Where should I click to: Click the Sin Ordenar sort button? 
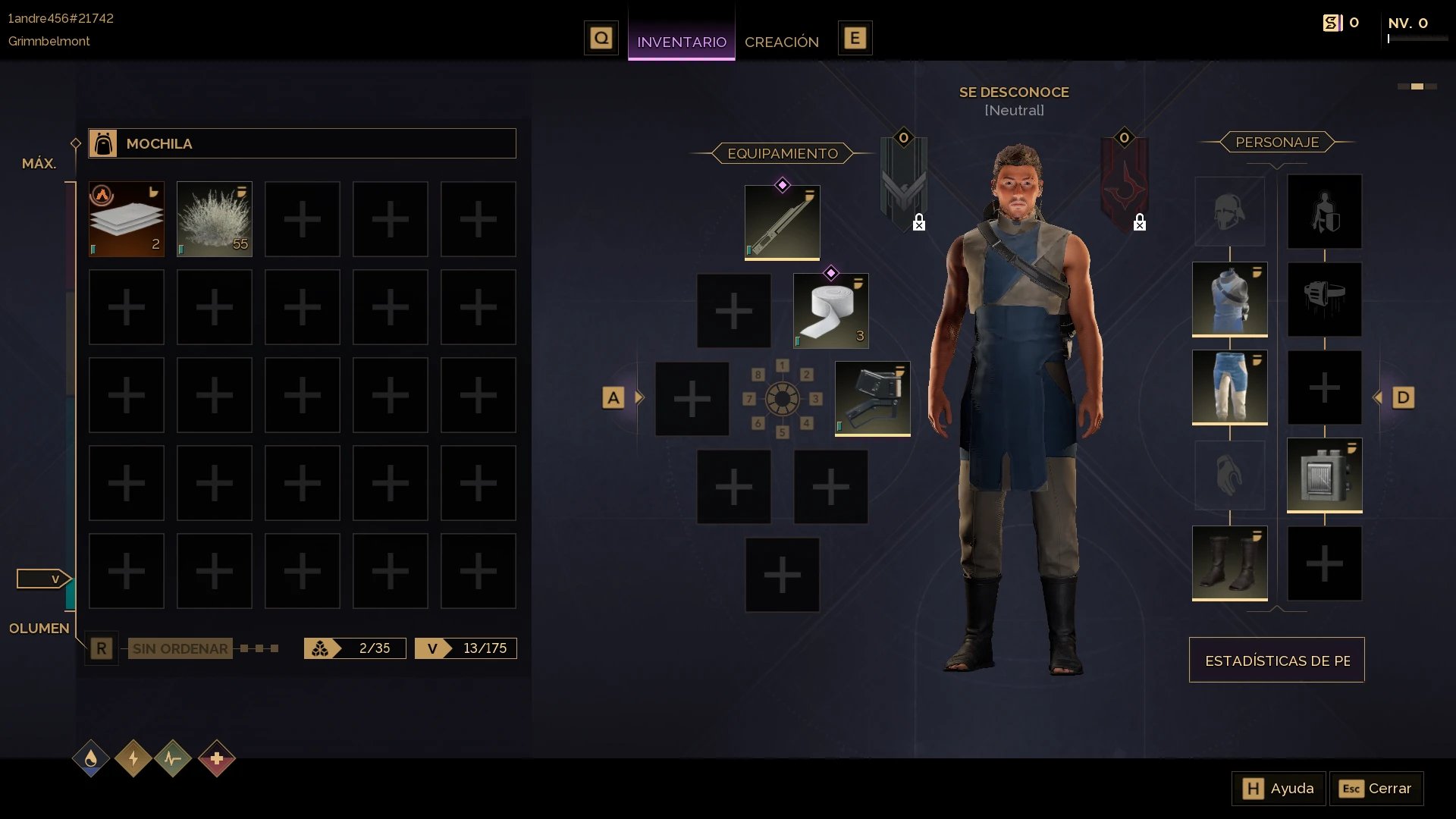point(180,648)
